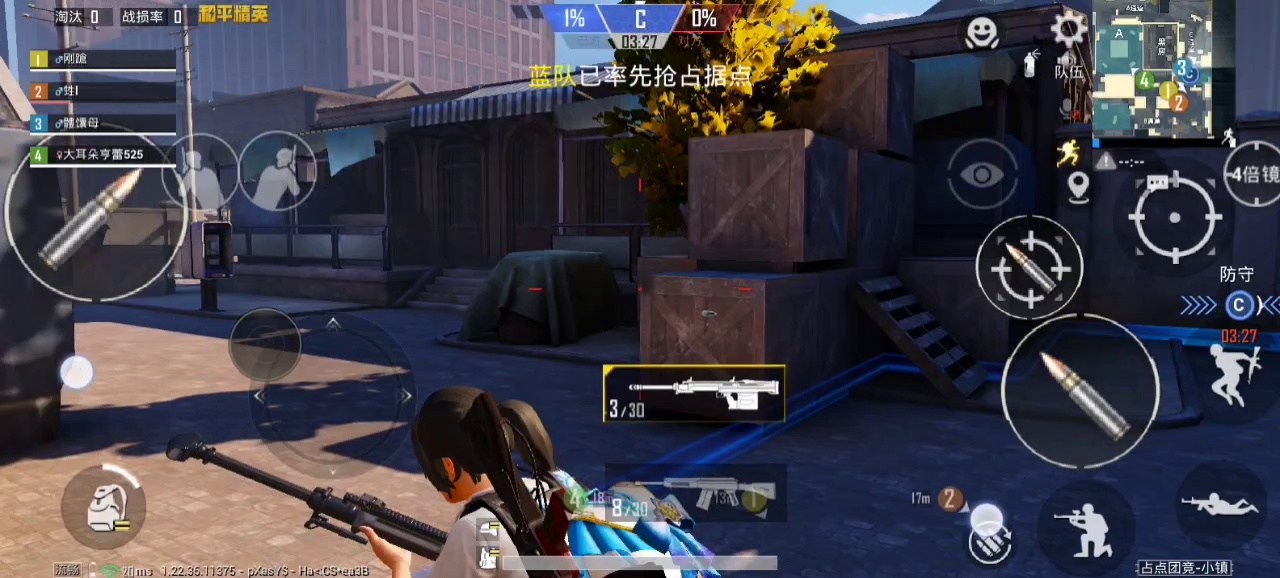Open the gear settings menu

coord(1068,29)
